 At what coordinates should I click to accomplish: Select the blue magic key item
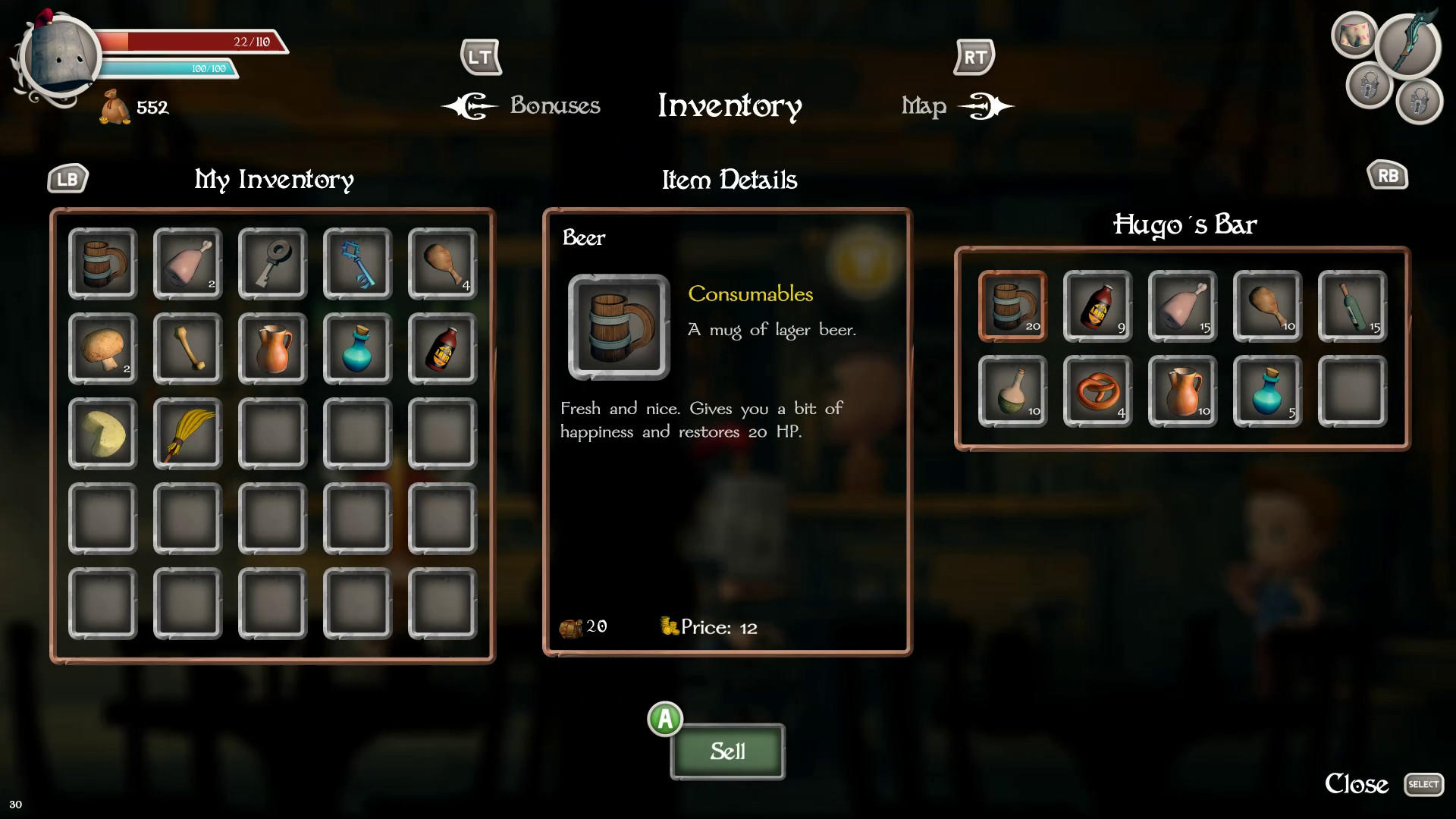[357, 263]
